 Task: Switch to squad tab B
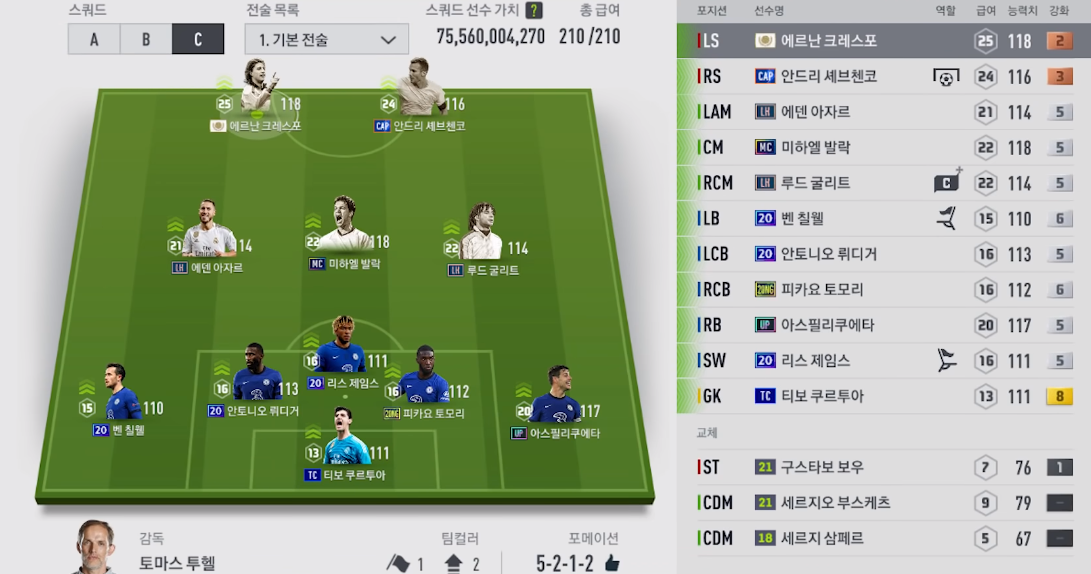146,39
